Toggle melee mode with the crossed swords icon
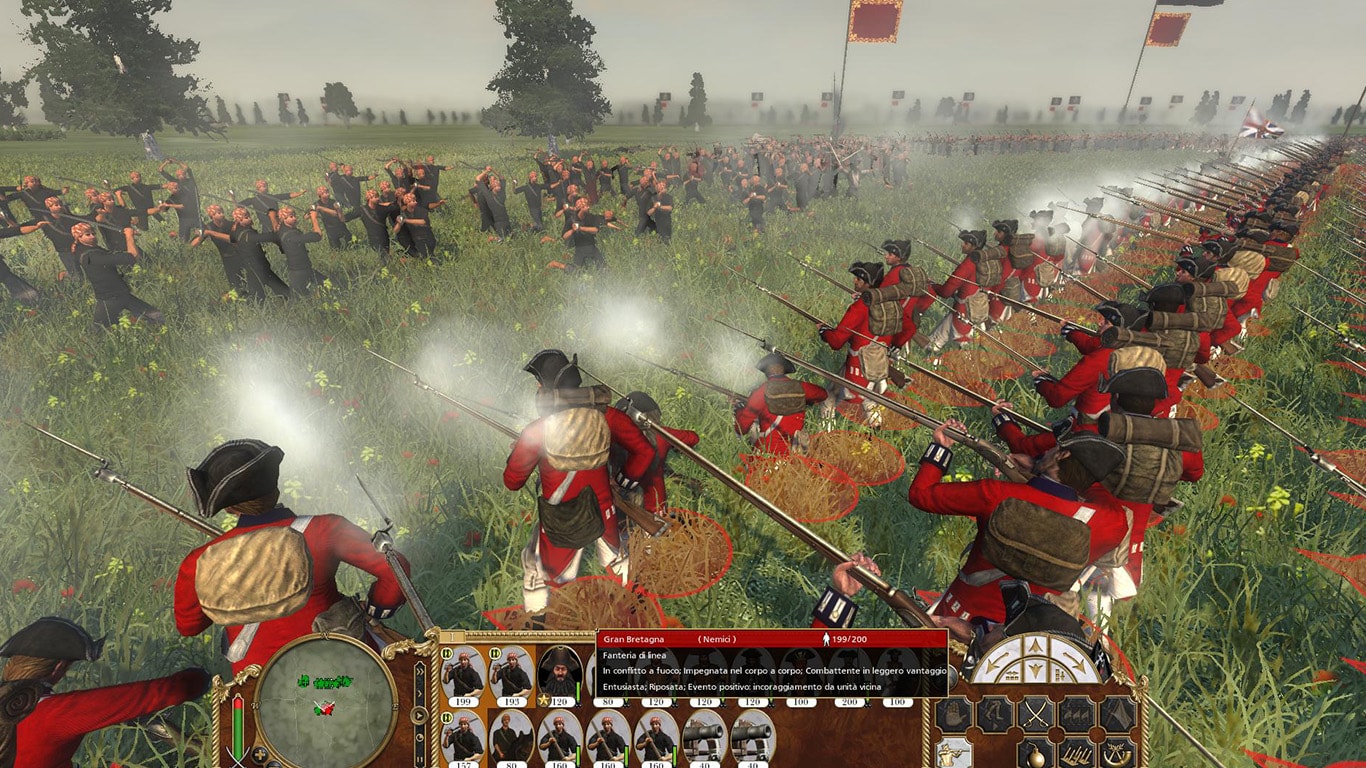The height and width of the screenshot is (768, 1366). click(1035, 714)
